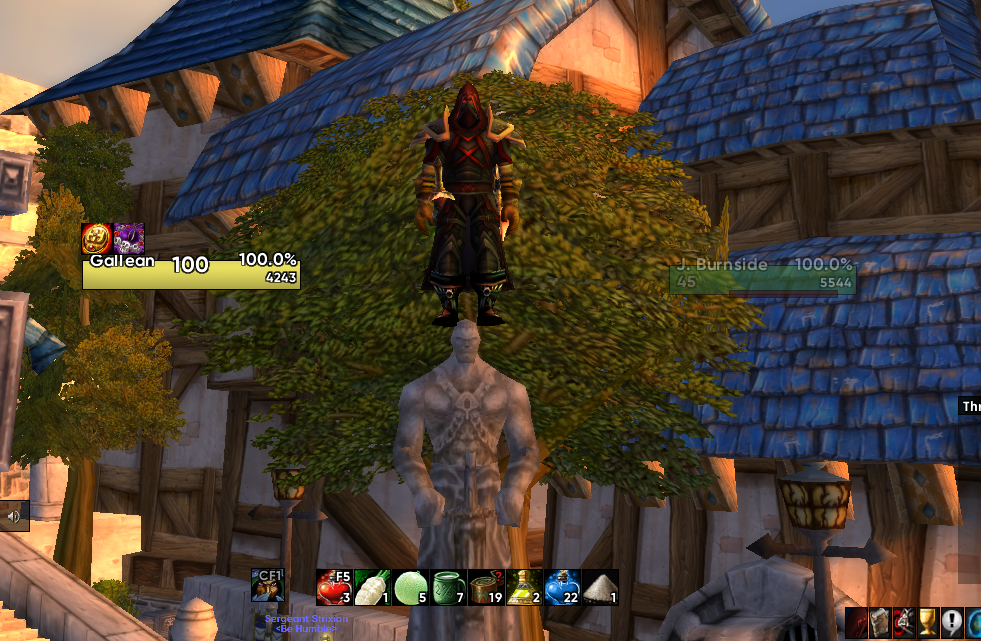
Task: Drink from the green mug item
Action: tap(447, 586)
